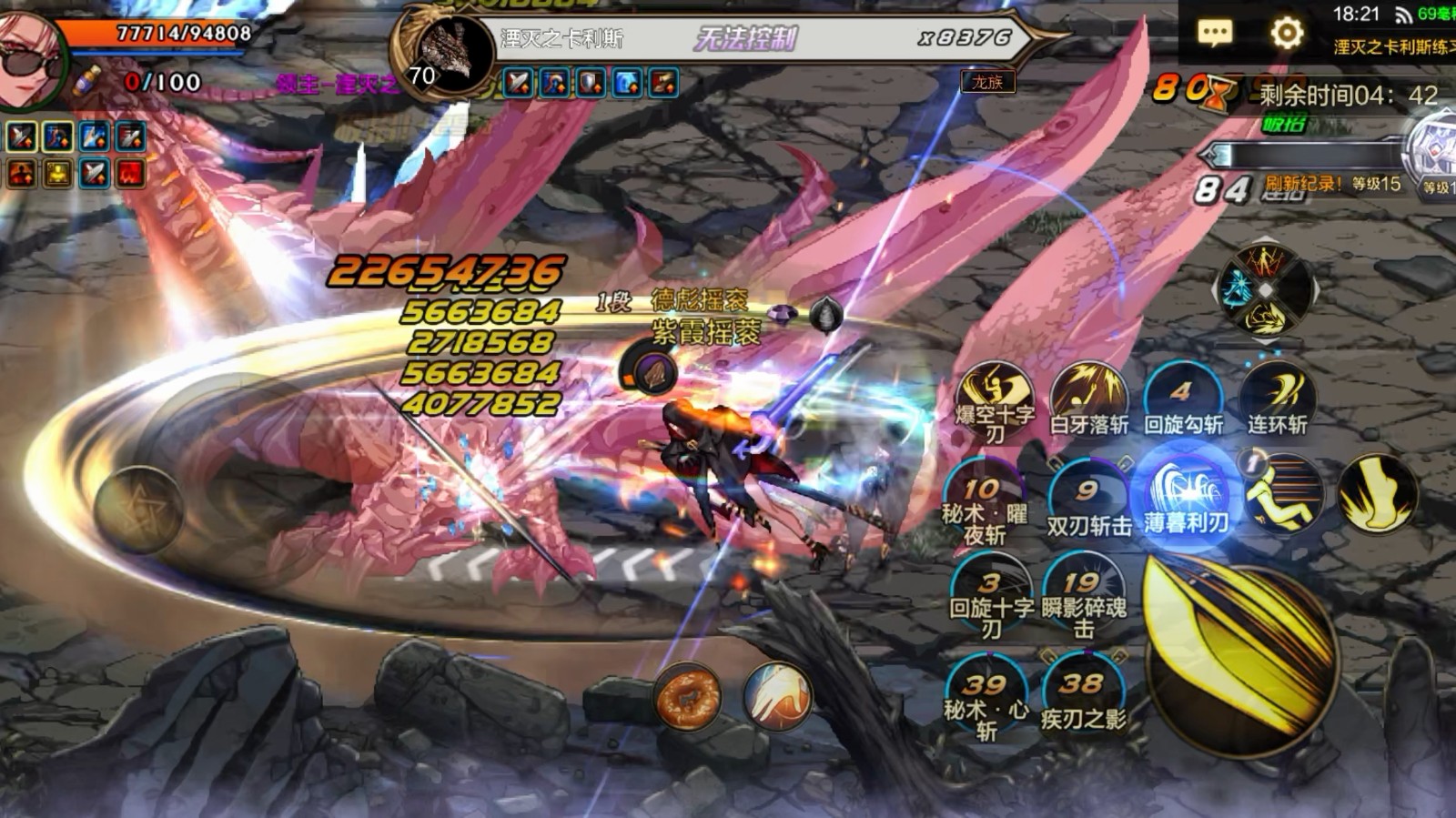This screenshot has width=1456, height=818.
Task: Tap the running figure dash button
Action: (1283, 495)
